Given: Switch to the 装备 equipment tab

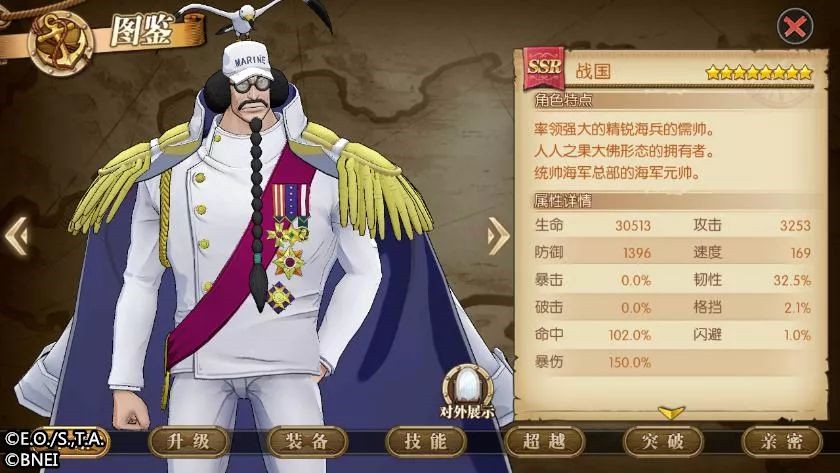Looking at the screenshot, I should pos(305,442).
